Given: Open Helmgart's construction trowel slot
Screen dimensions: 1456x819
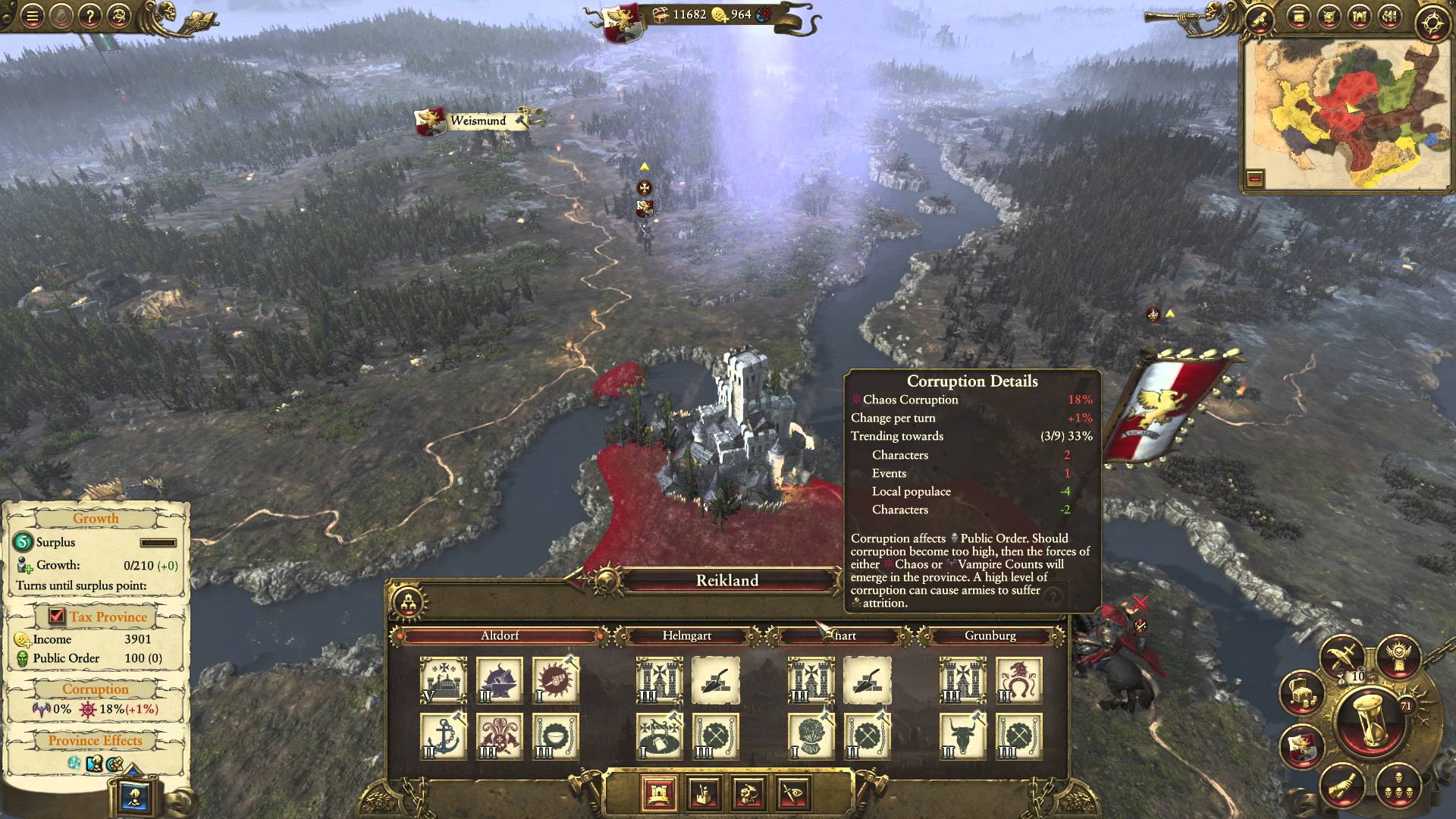Looking at the screenshot, I should (715, 680).
